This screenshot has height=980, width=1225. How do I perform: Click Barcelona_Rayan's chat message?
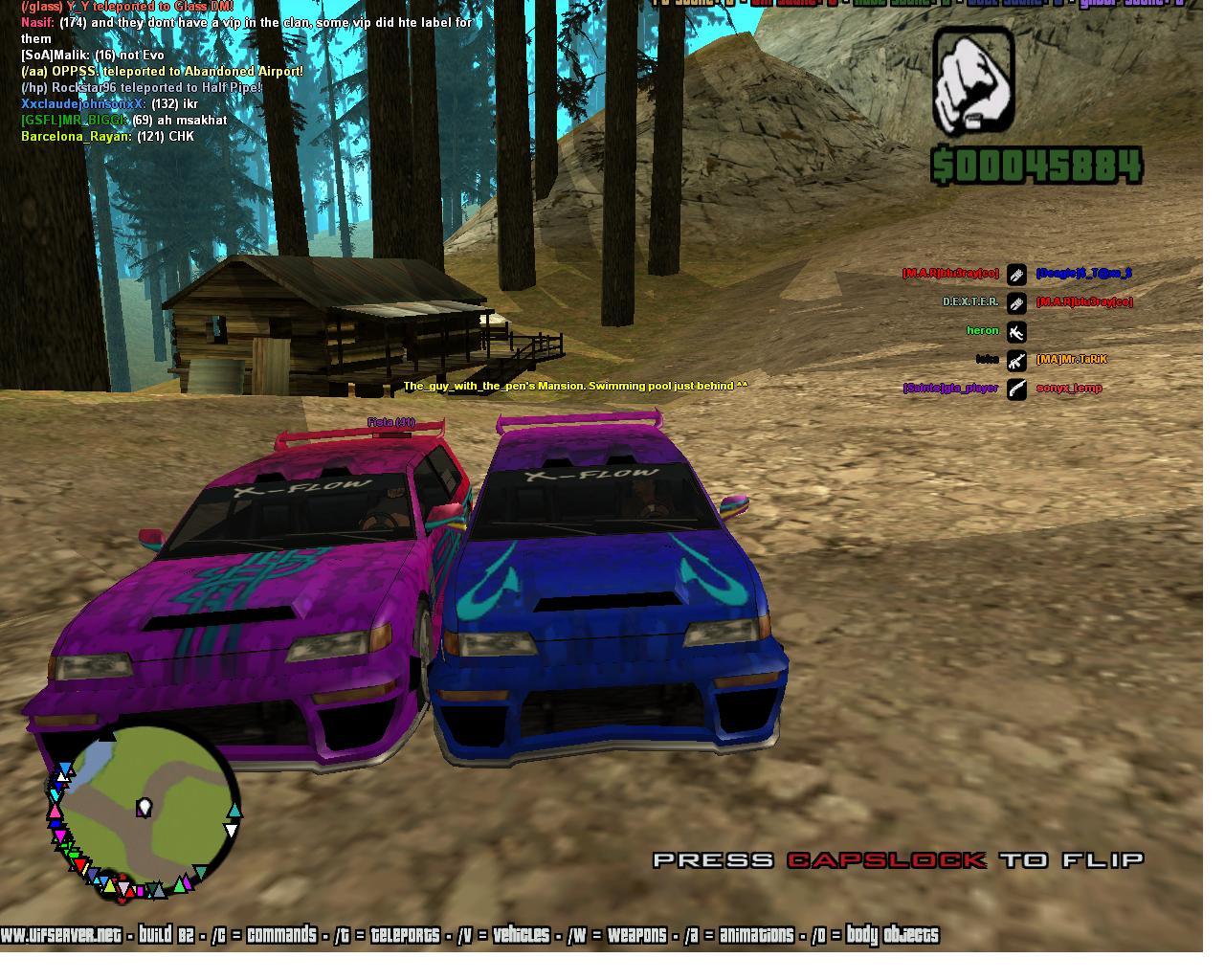click(x=107, y=137)
